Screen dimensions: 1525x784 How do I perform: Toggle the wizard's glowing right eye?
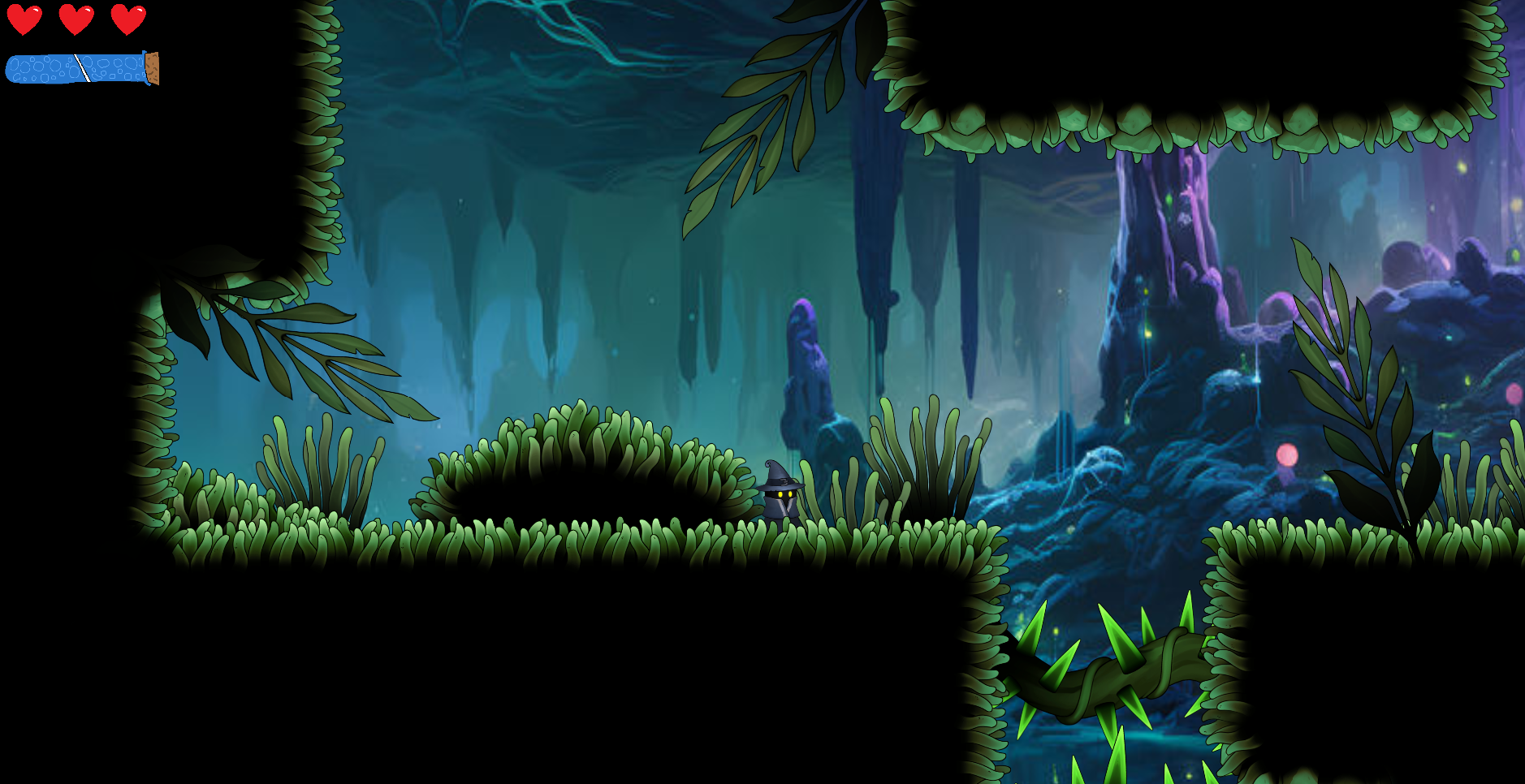(x=790, y=493)
